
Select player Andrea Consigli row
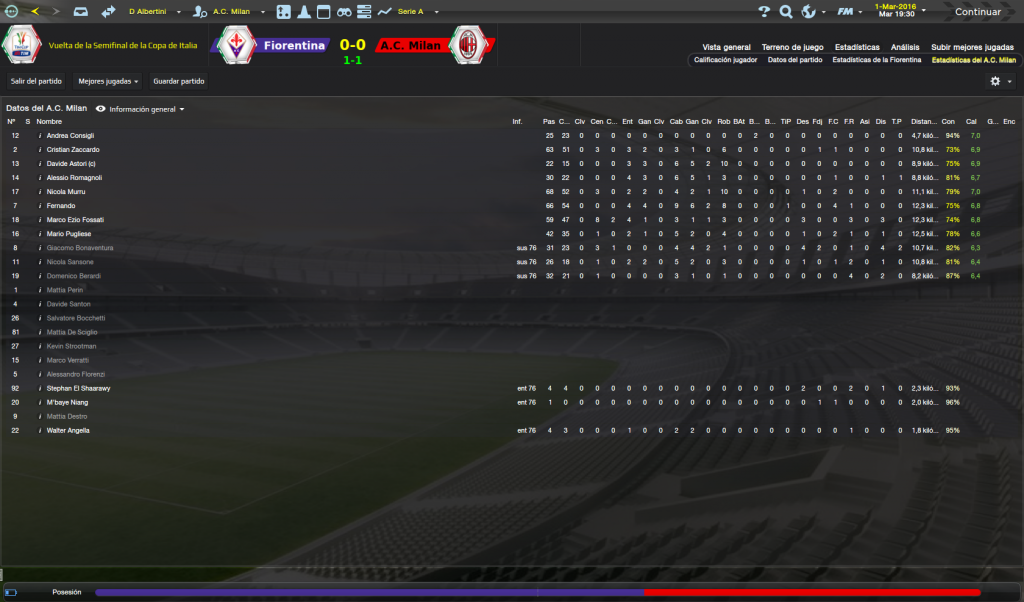coord(70,135)
